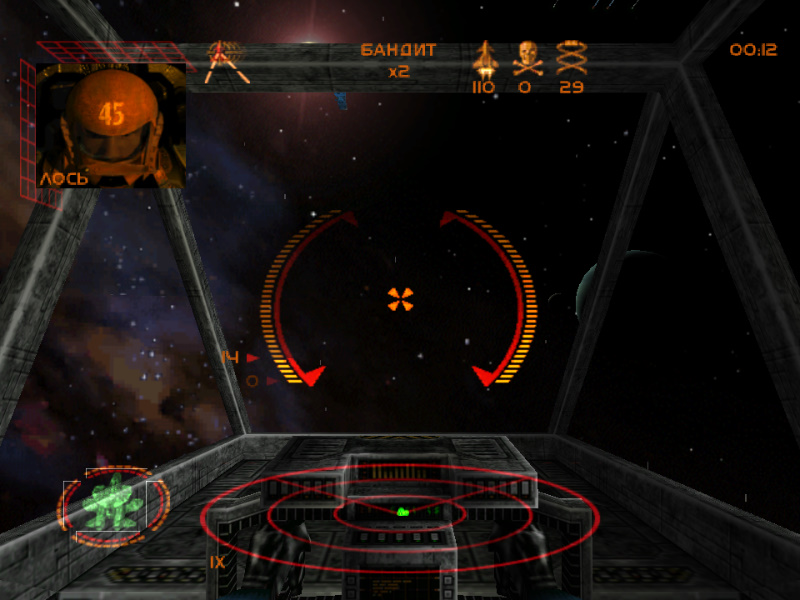This screenshot has width=800, height=600.
Task: Click the crossed ammo belt icon above 29
Action: 571,58
